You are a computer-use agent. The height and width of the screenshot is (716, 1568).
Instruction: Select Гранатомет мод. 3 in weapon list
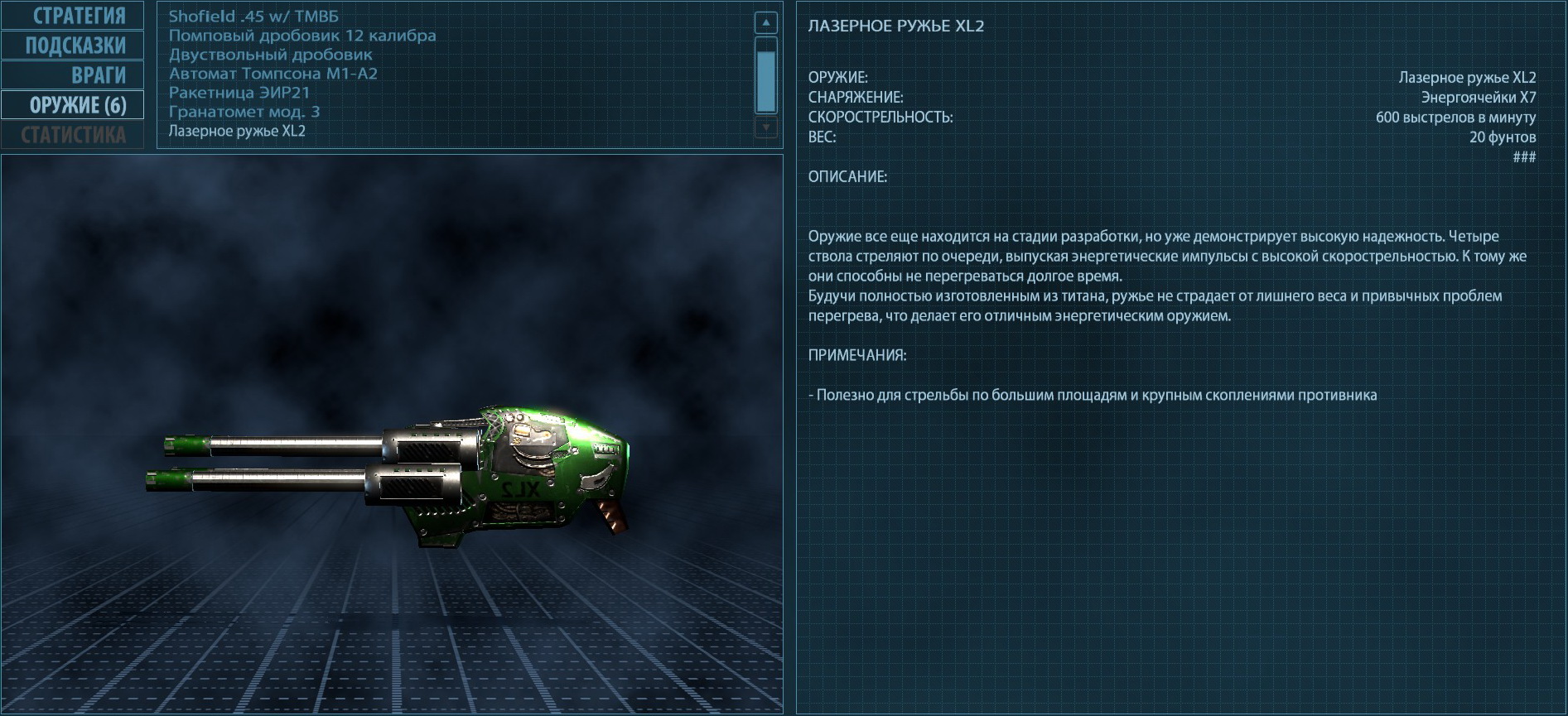click(244, 112)
